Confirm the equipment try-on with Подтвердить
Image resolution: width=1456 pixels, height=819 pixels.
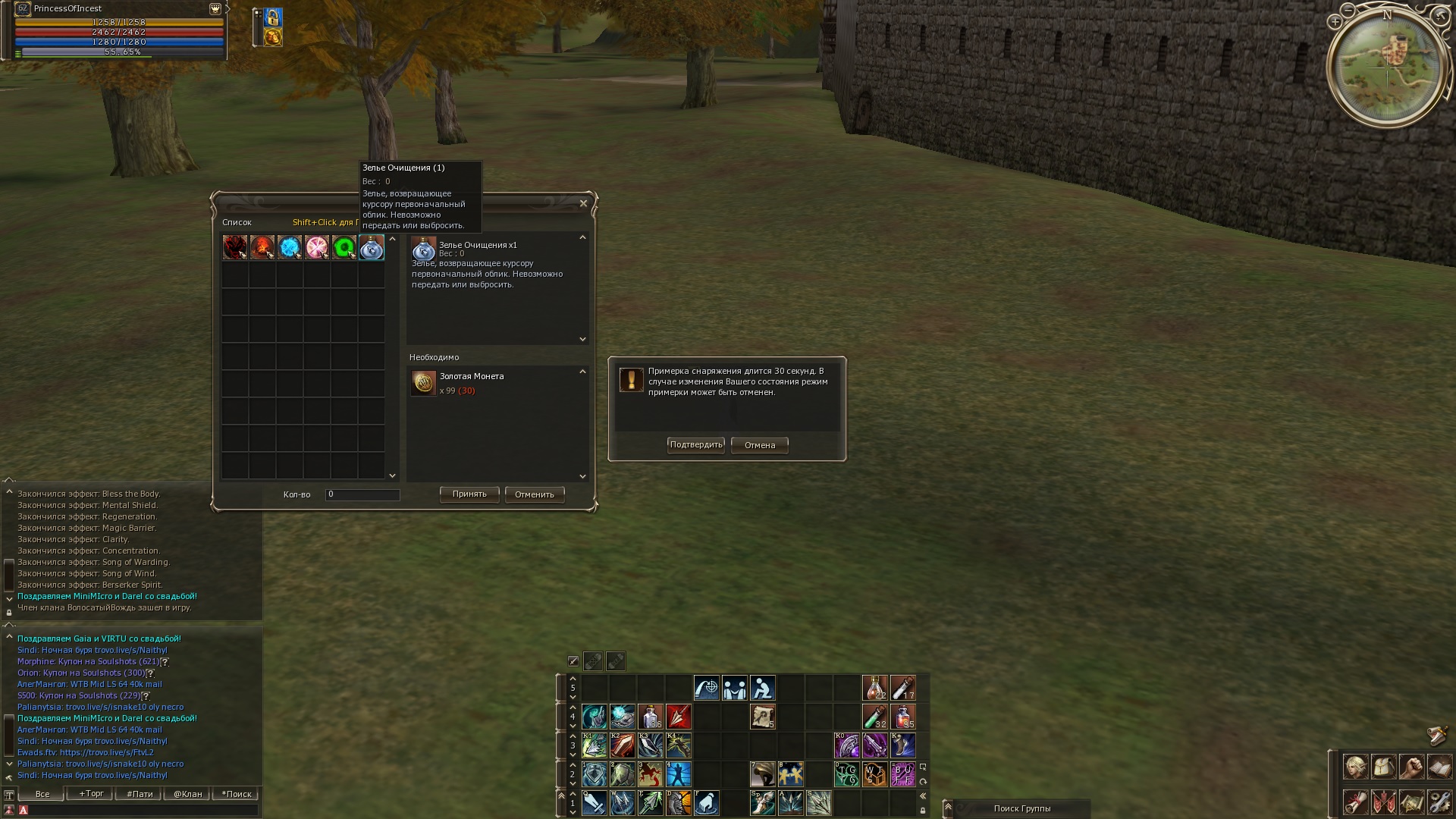click(695, 445)
